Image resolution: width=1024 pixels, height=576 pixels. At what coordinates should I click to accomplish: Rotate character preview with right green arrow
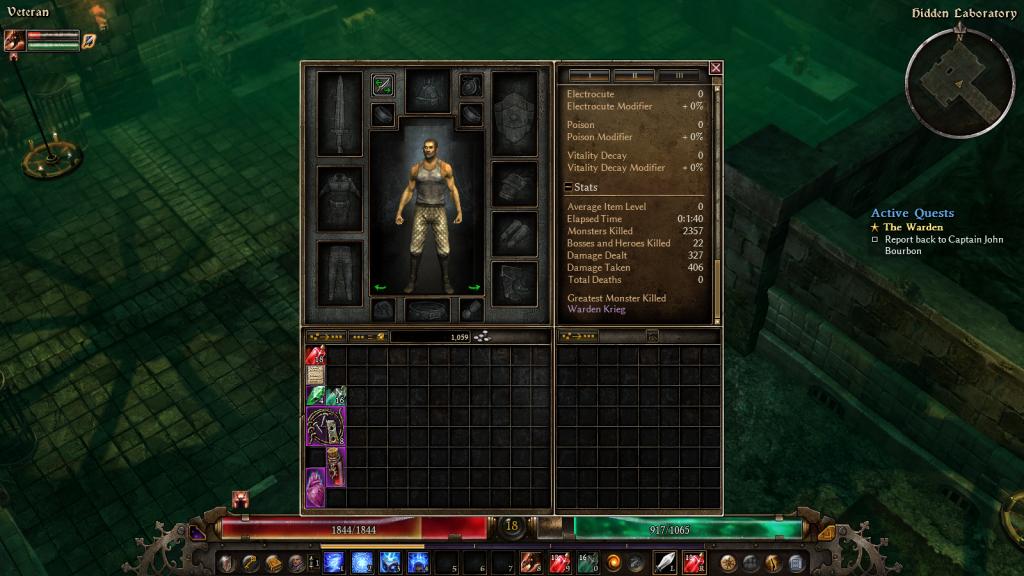[474, 288]
